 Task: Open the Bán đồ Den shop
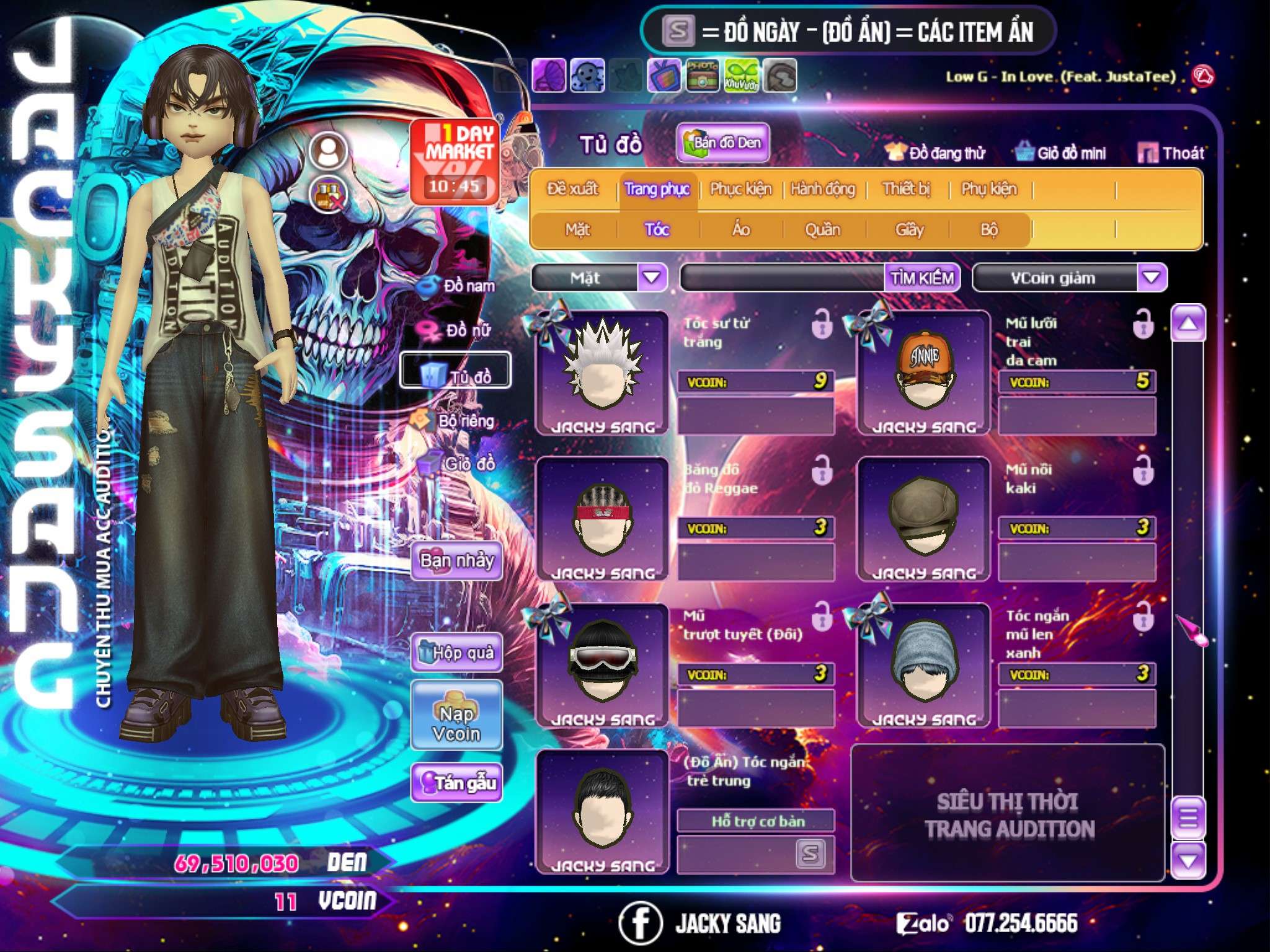[x=722, y=143]
